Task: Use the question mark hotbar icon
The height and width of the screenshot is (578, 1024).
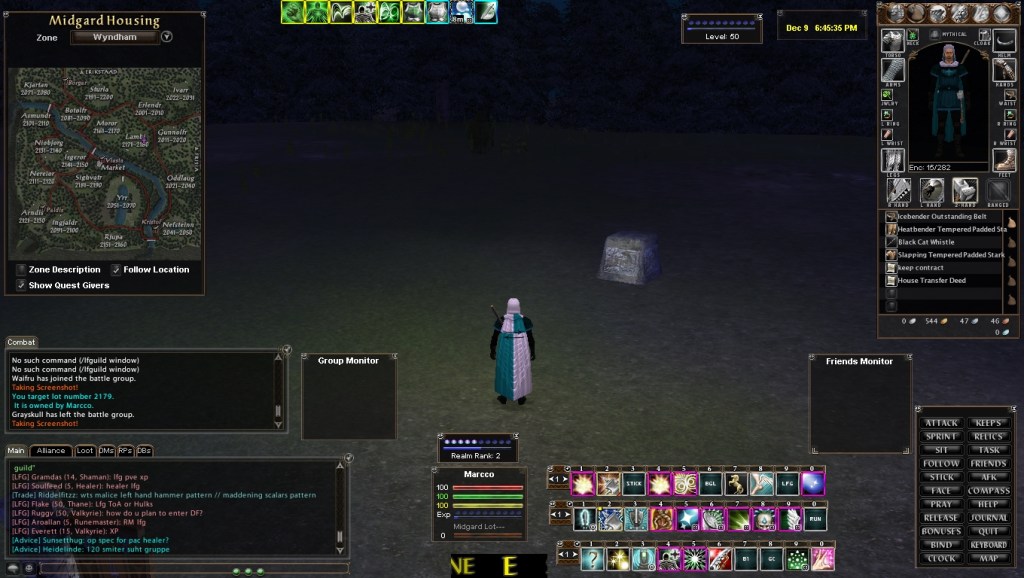Action: tap(592, 559)
